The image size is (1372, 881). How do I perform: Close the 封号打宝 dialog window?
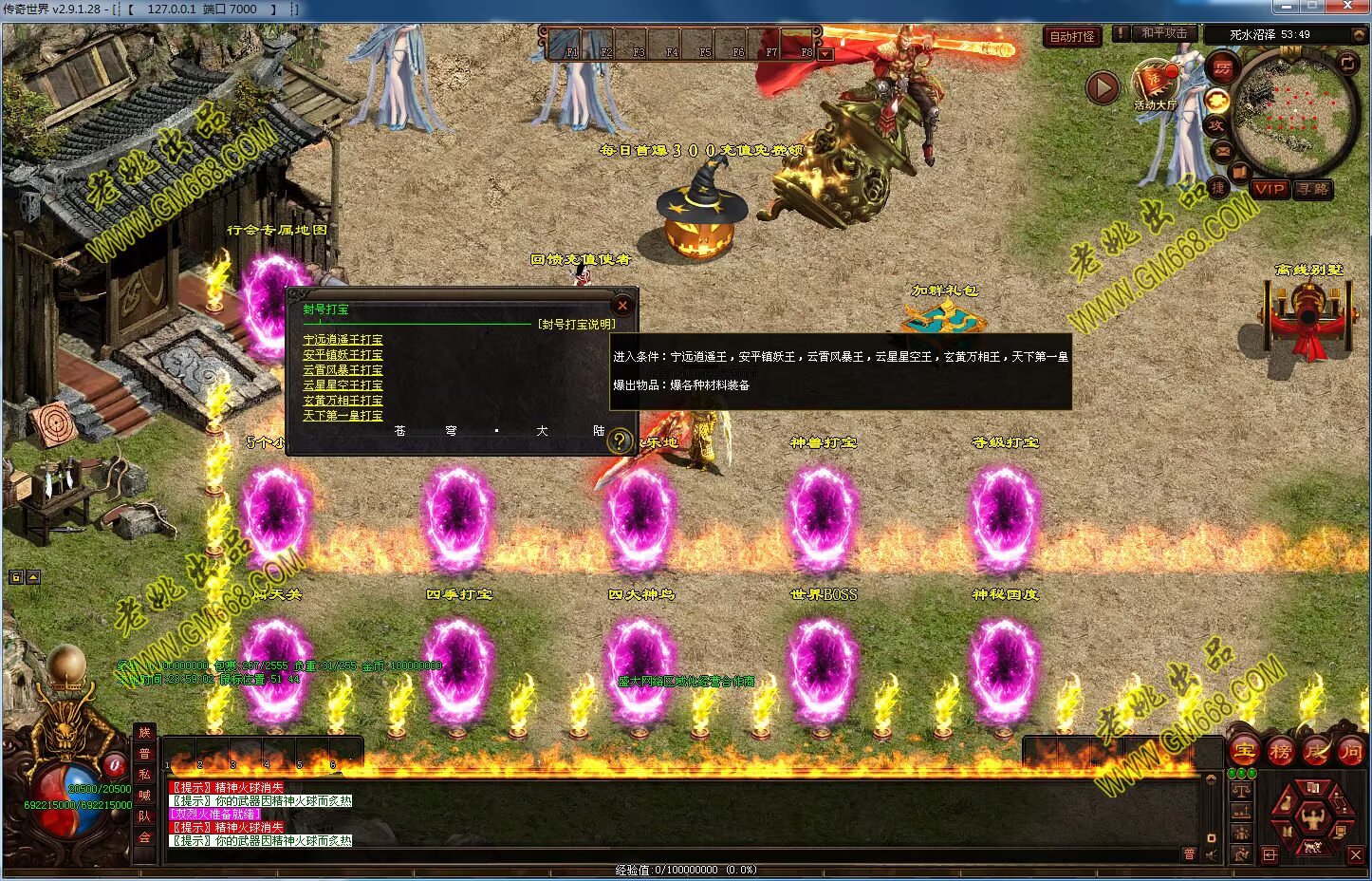(622, 305)
